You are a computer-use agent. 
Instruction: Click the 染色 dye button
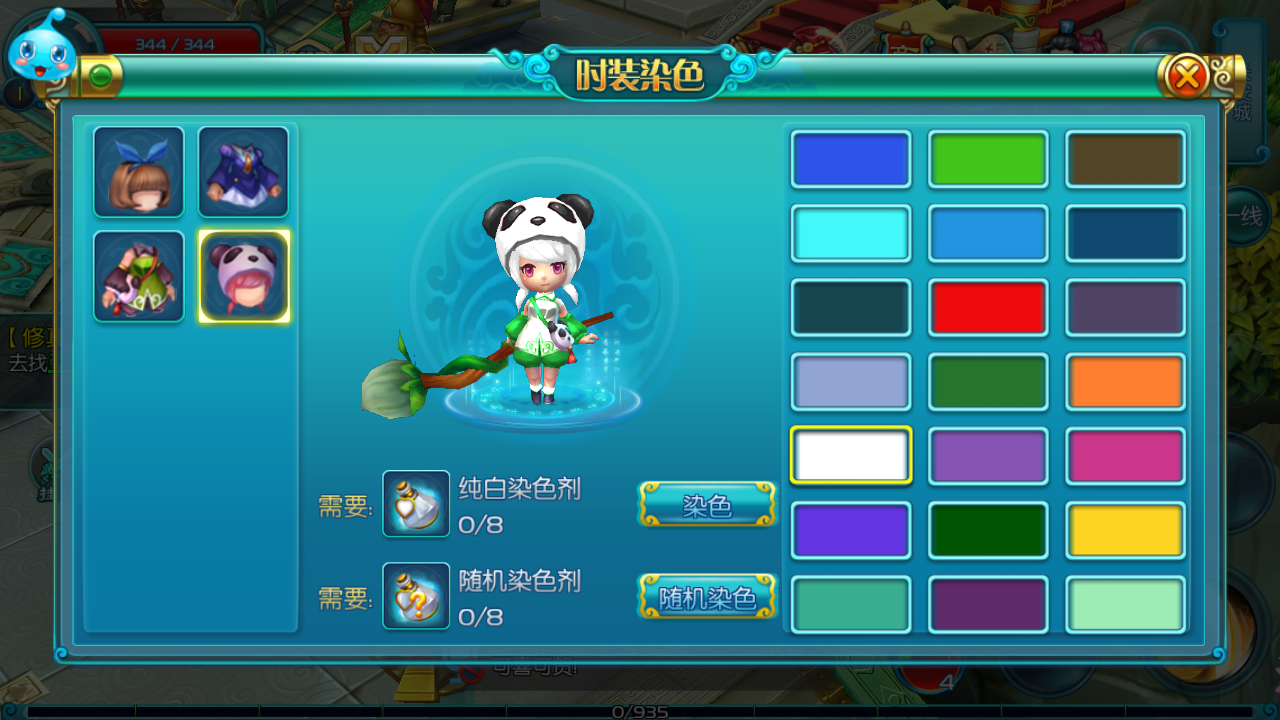(x=707, y=504)
